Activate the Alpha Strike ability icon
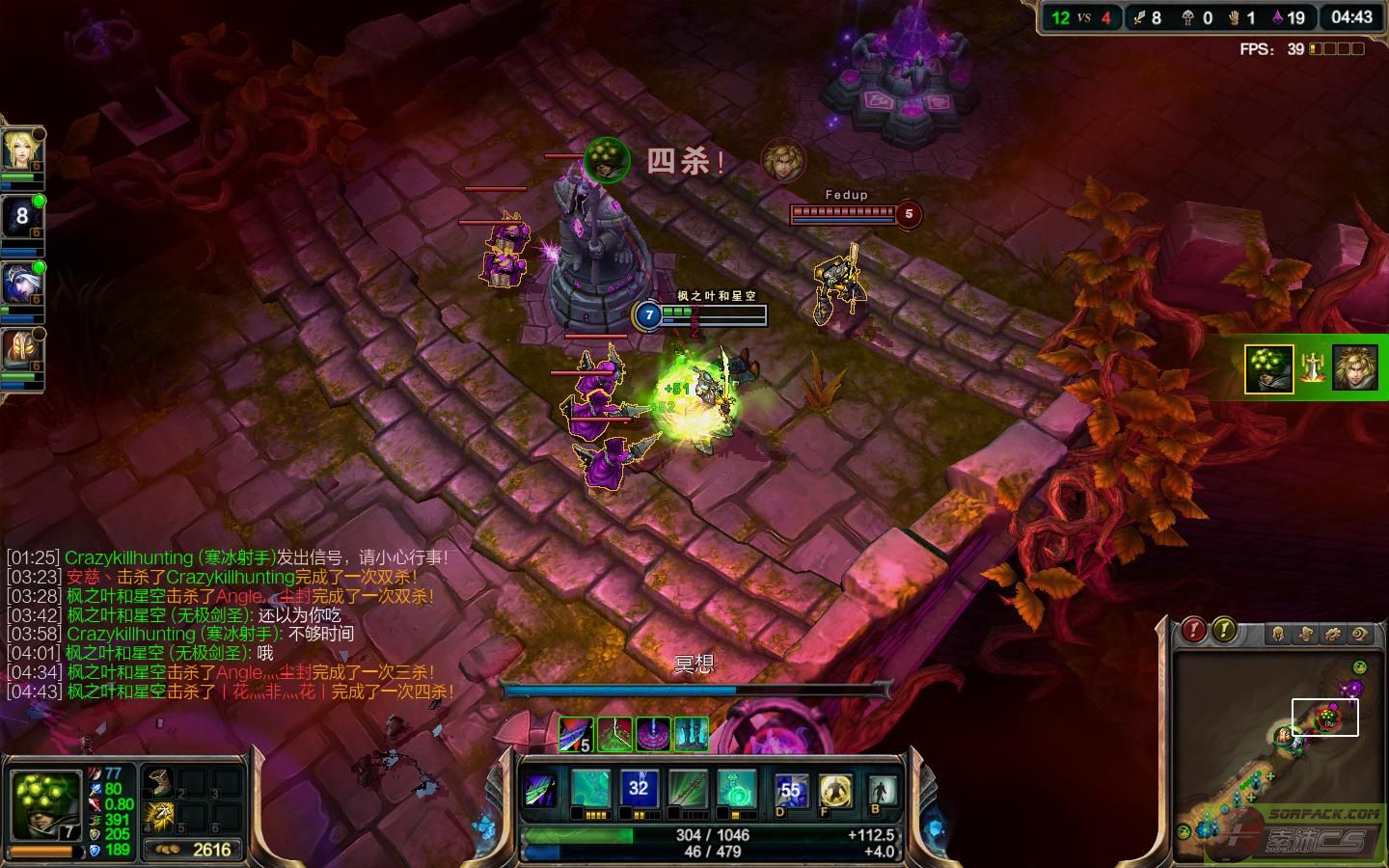The height and width of the screenshot is (868, 1389). (590, 790)
